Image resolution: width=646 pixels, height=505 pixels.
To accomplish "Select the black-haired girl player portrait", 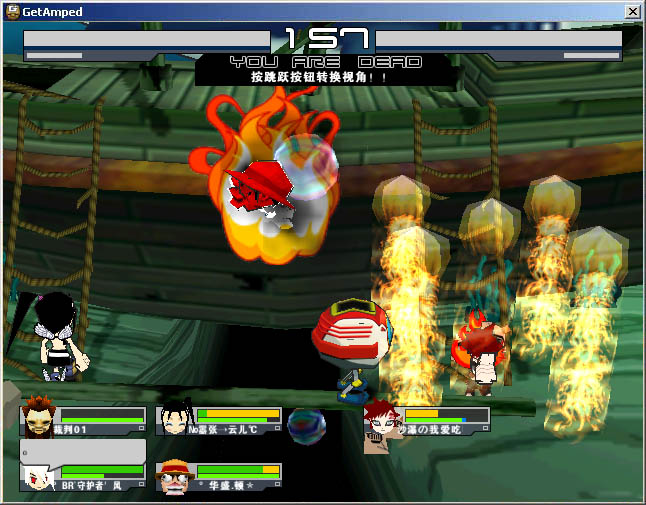I will click(175, 420).
